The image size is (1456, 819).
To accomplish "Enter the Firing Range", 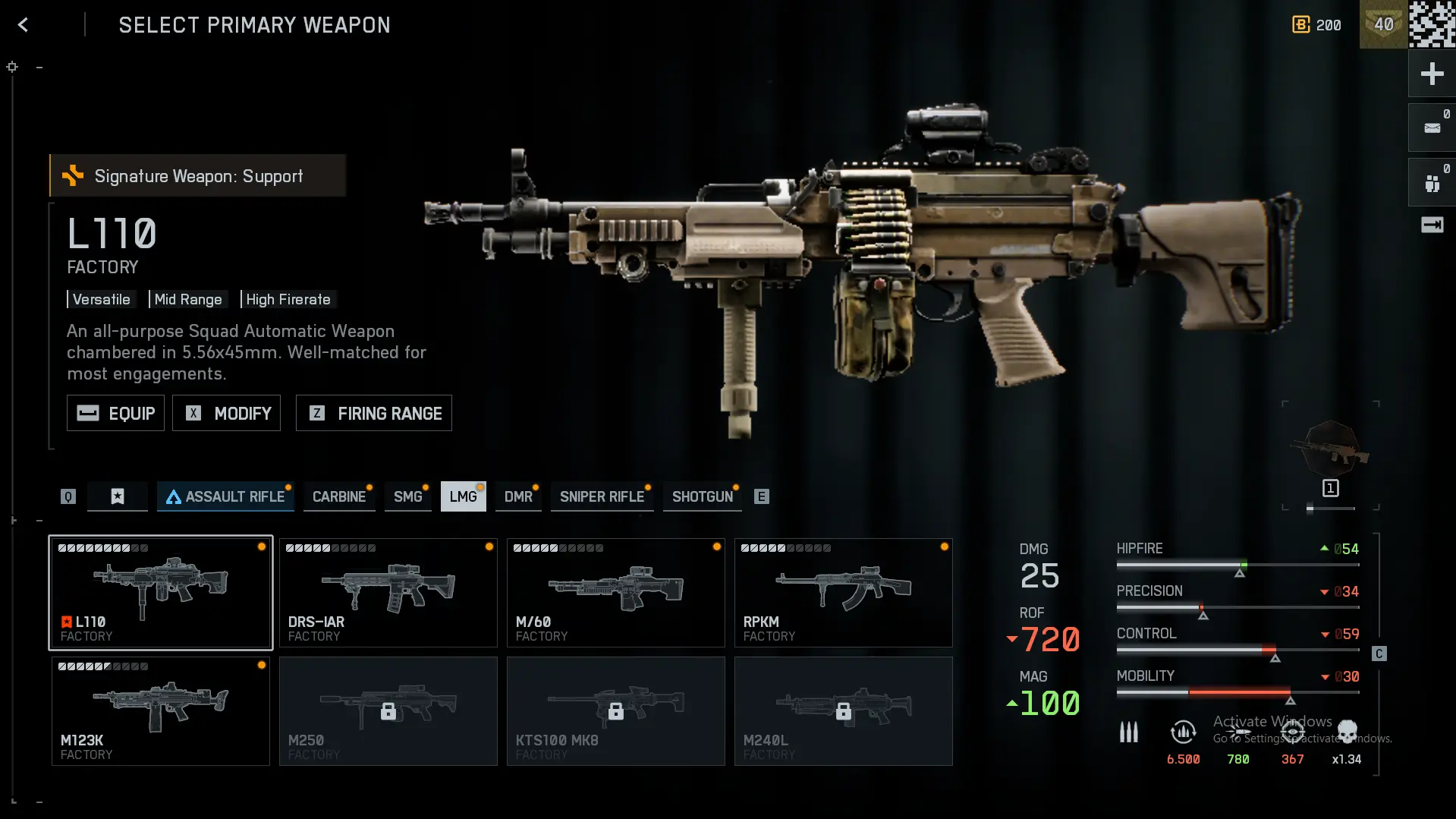I will (x=373, y=413).
